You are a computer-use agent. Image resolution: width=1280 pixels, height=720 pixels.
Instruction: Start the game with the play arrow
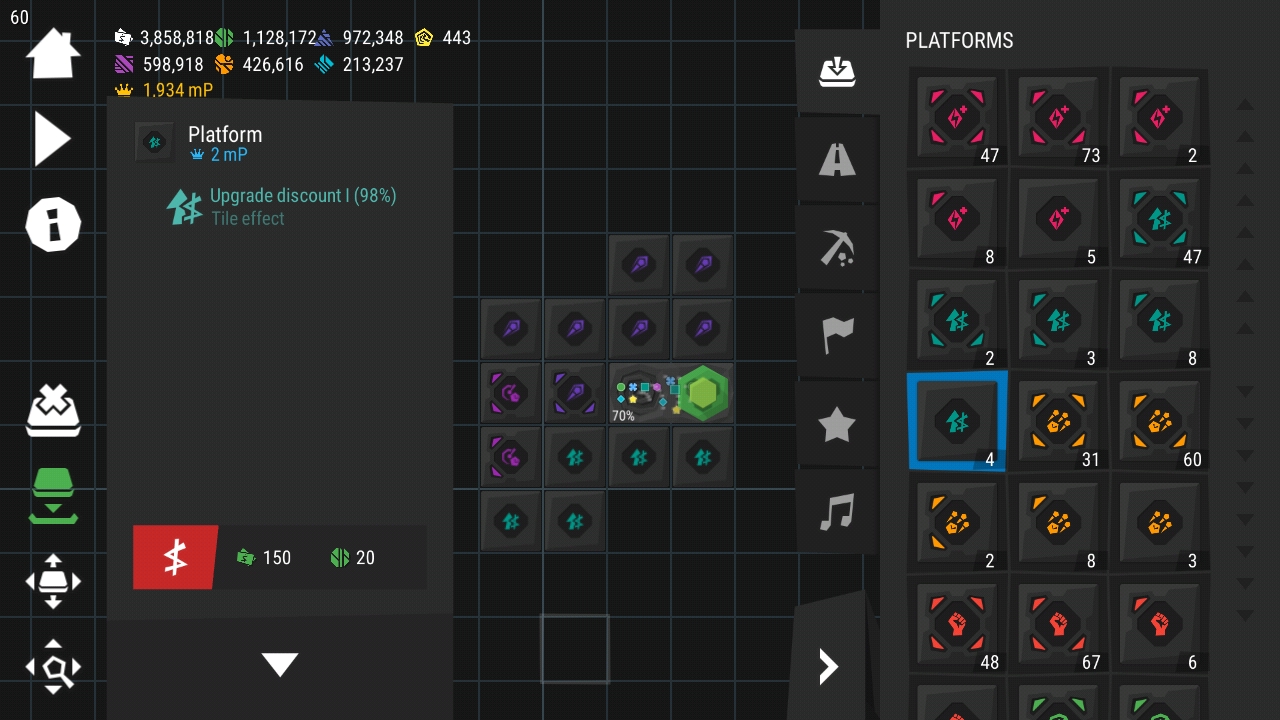(x=52, y=138)
